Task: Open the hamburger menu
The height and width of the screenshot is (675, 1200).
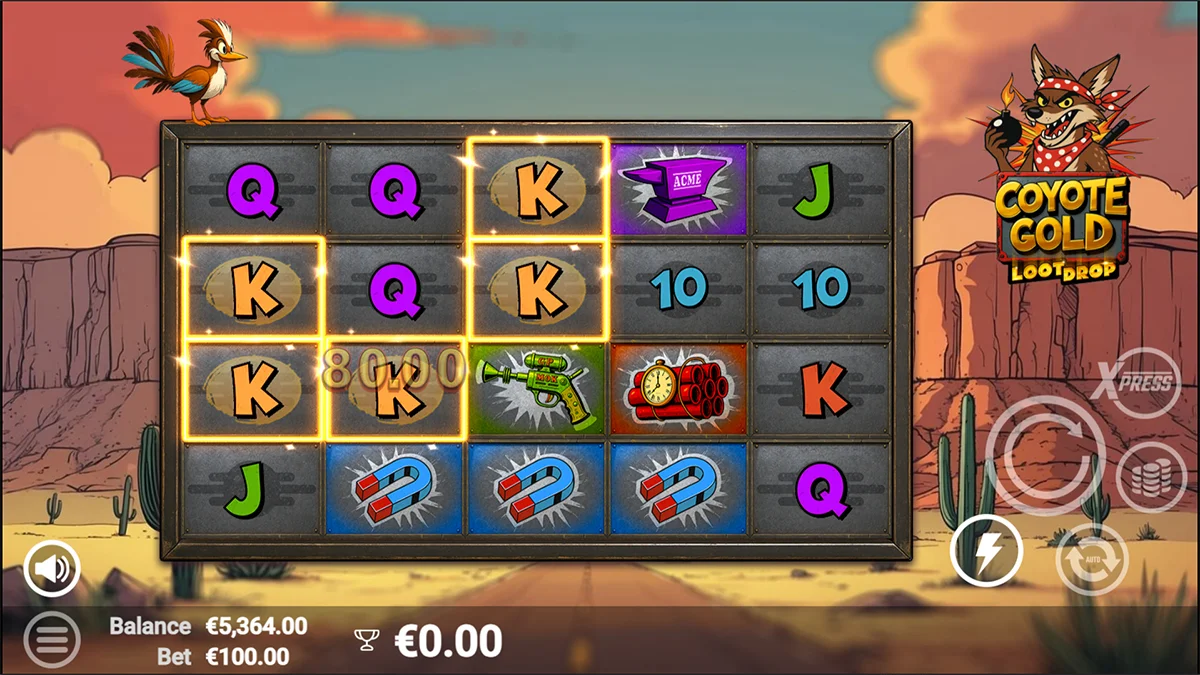Action: click(51, 639)
